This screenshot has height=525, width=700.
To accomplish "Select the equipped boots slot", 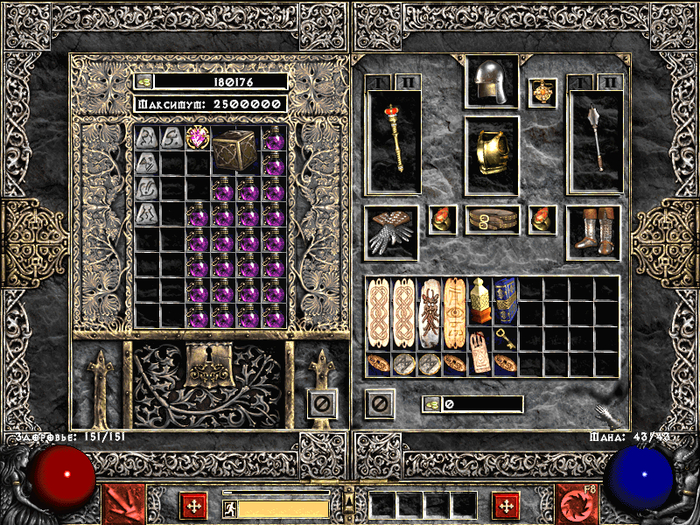I will (x=593, y=231).
